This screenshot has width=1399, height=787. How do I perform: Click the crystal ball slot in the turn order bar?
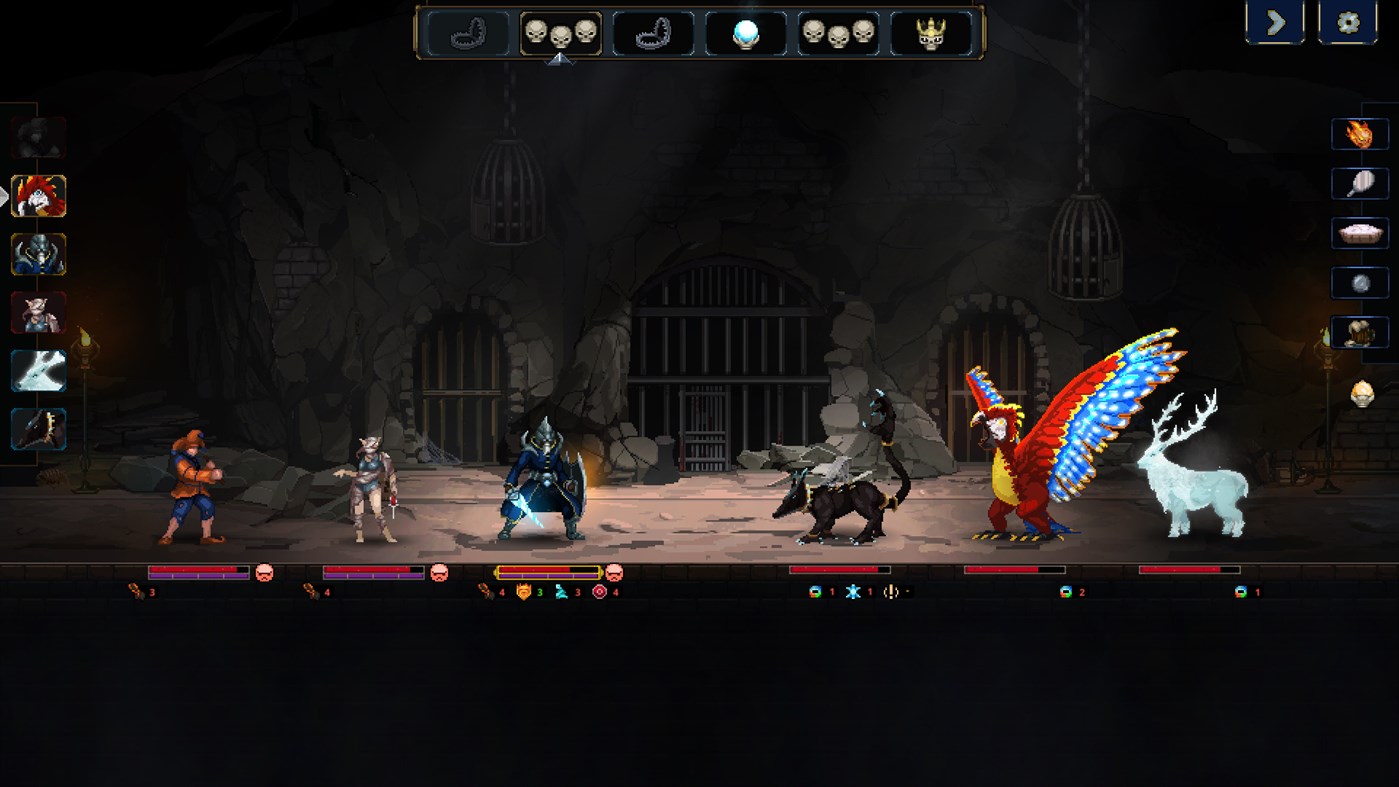coord(746,32)
